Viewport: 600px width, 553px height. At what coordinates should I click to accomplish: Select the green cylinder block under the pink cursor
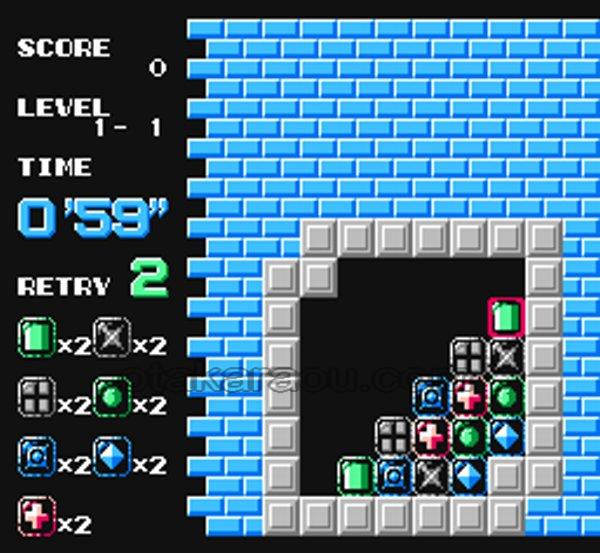506,318
